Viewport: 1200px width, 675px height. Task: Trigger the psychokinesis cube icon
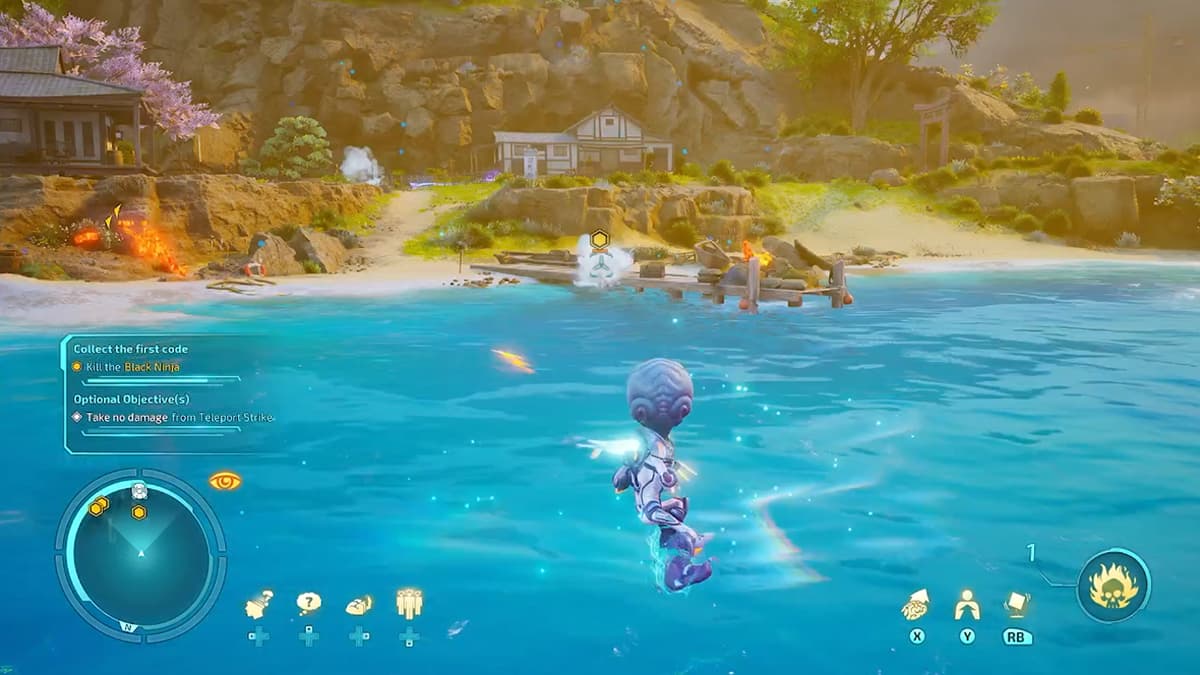[1017, 604]
